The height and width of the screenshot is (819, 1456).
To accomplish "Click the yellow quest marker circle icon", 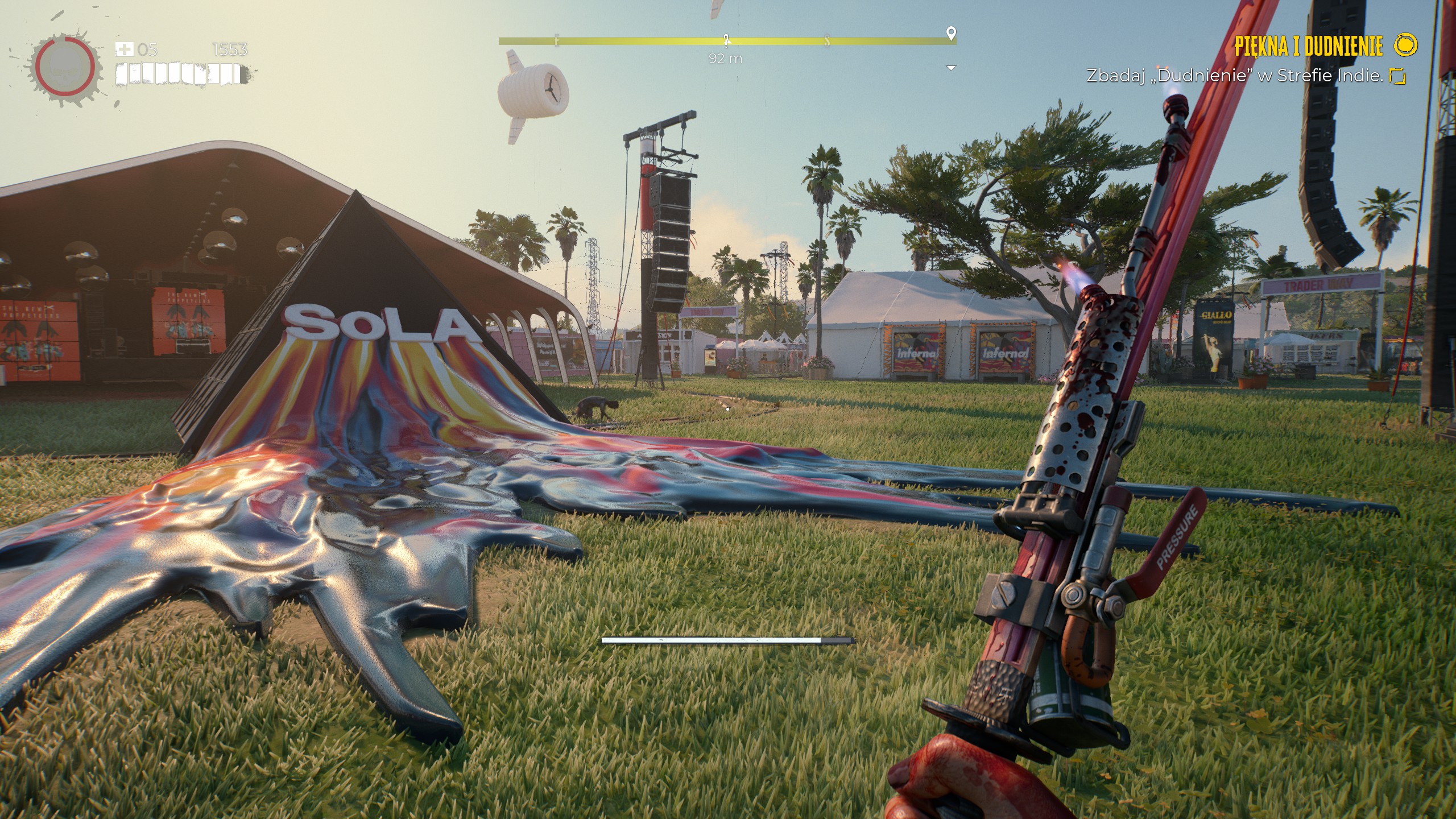I will pos(1406,45).
